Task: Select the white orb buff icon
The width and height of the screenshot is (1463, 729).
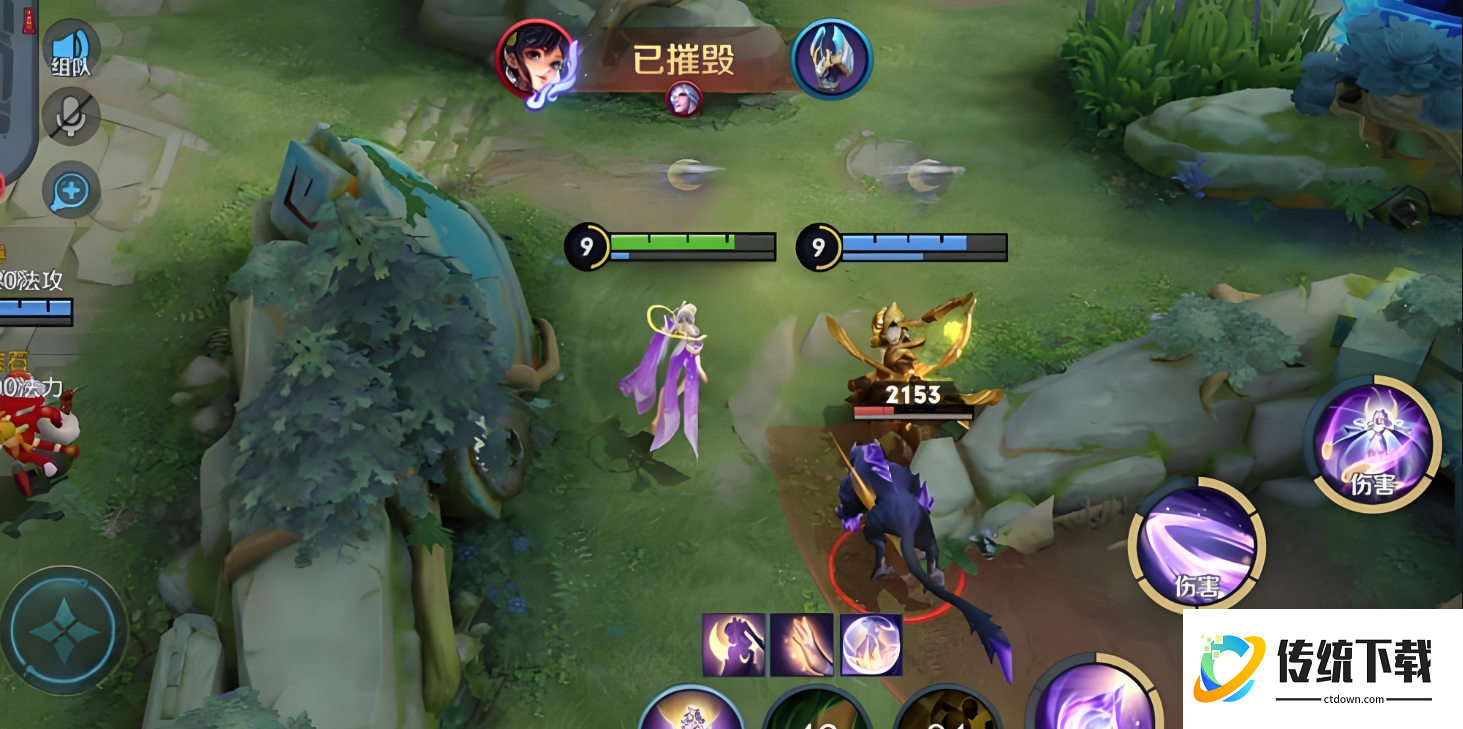Action: point(871,645)
